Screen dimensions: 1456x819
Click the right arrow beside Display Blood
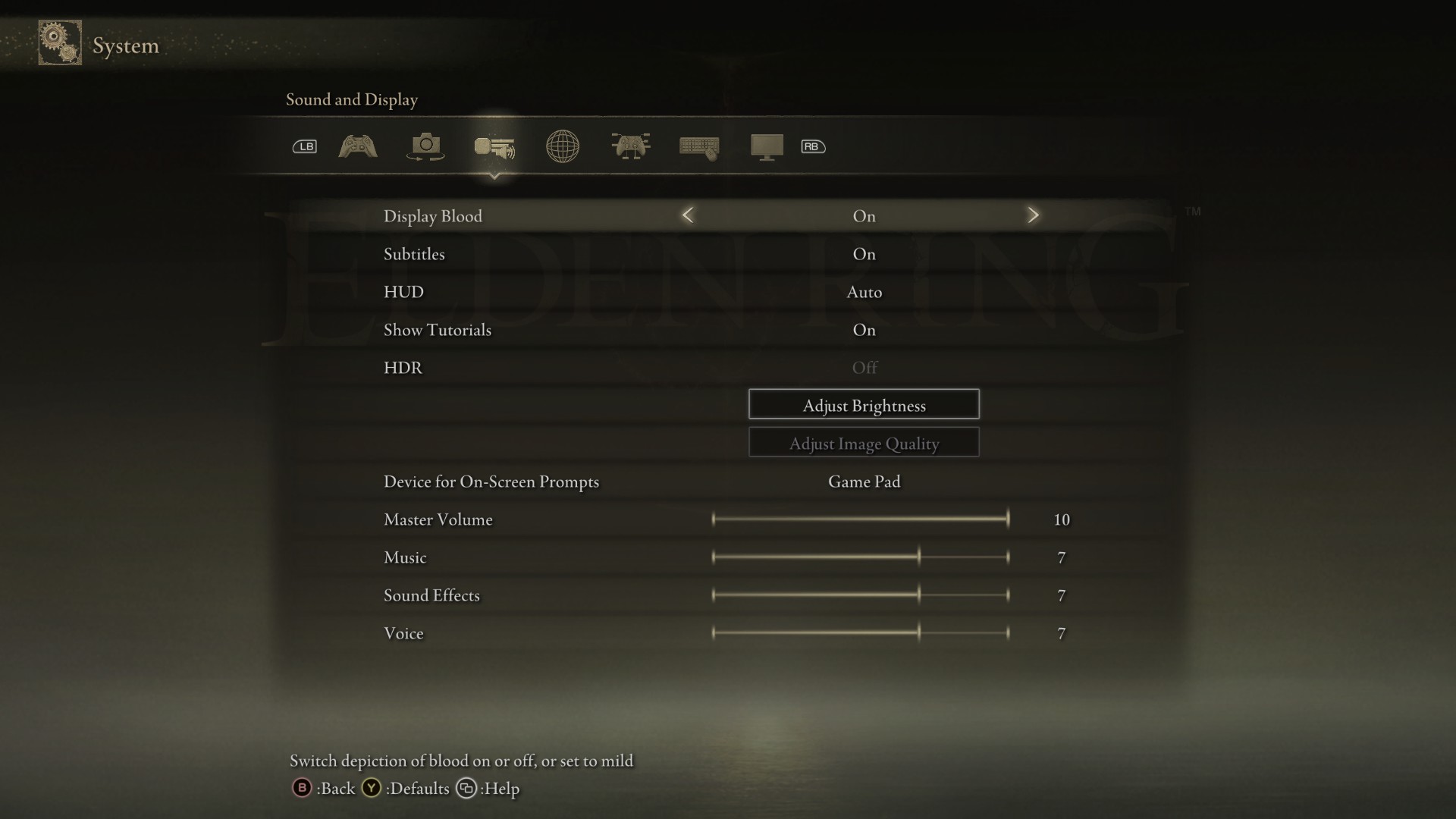tap(1033, 215)
